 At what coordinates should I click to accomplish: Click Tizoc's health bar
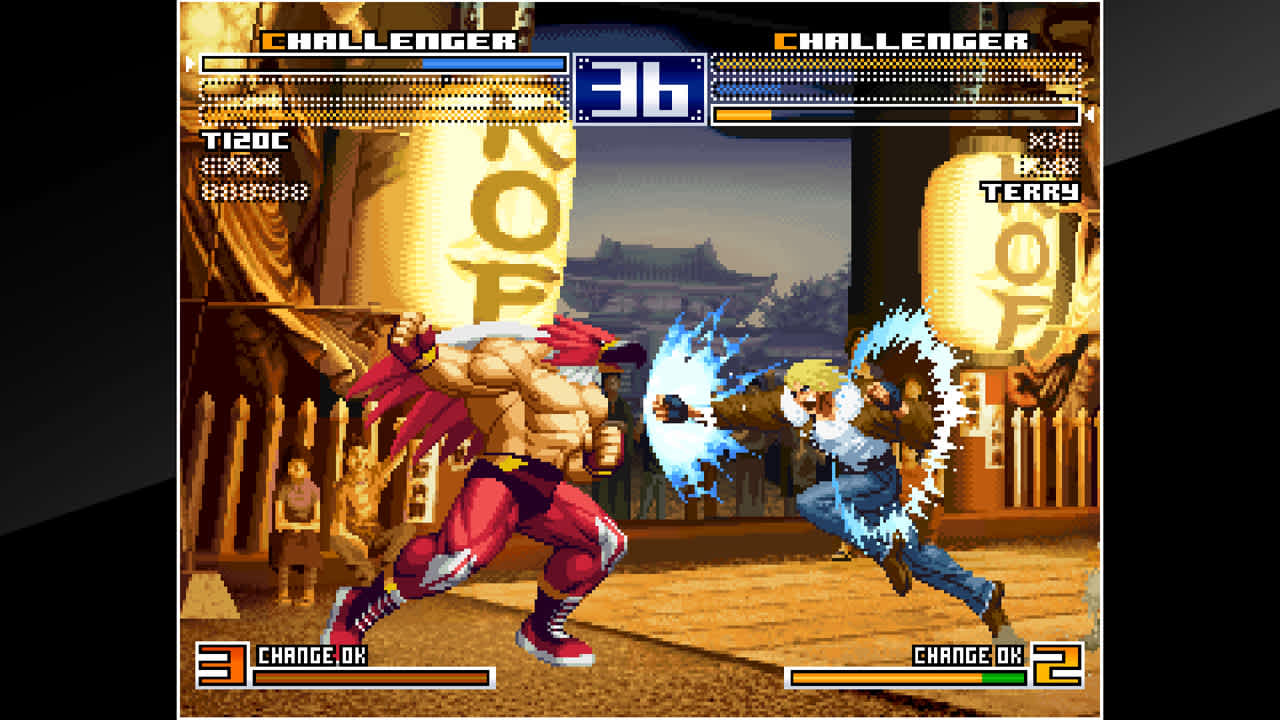380,62
